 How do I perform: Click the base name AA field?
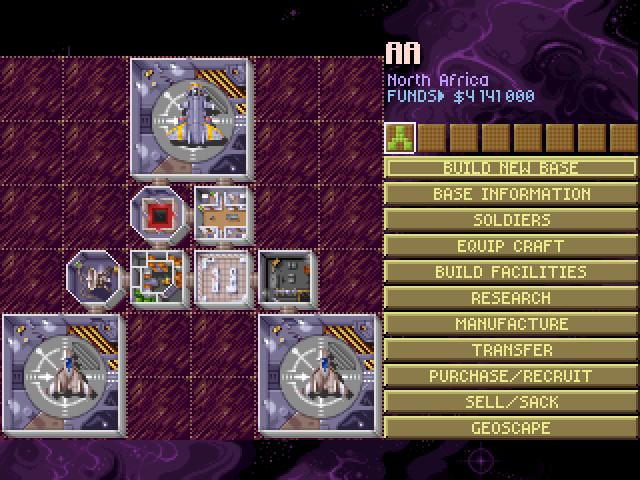pyautogui.click(x=404, y=54)
